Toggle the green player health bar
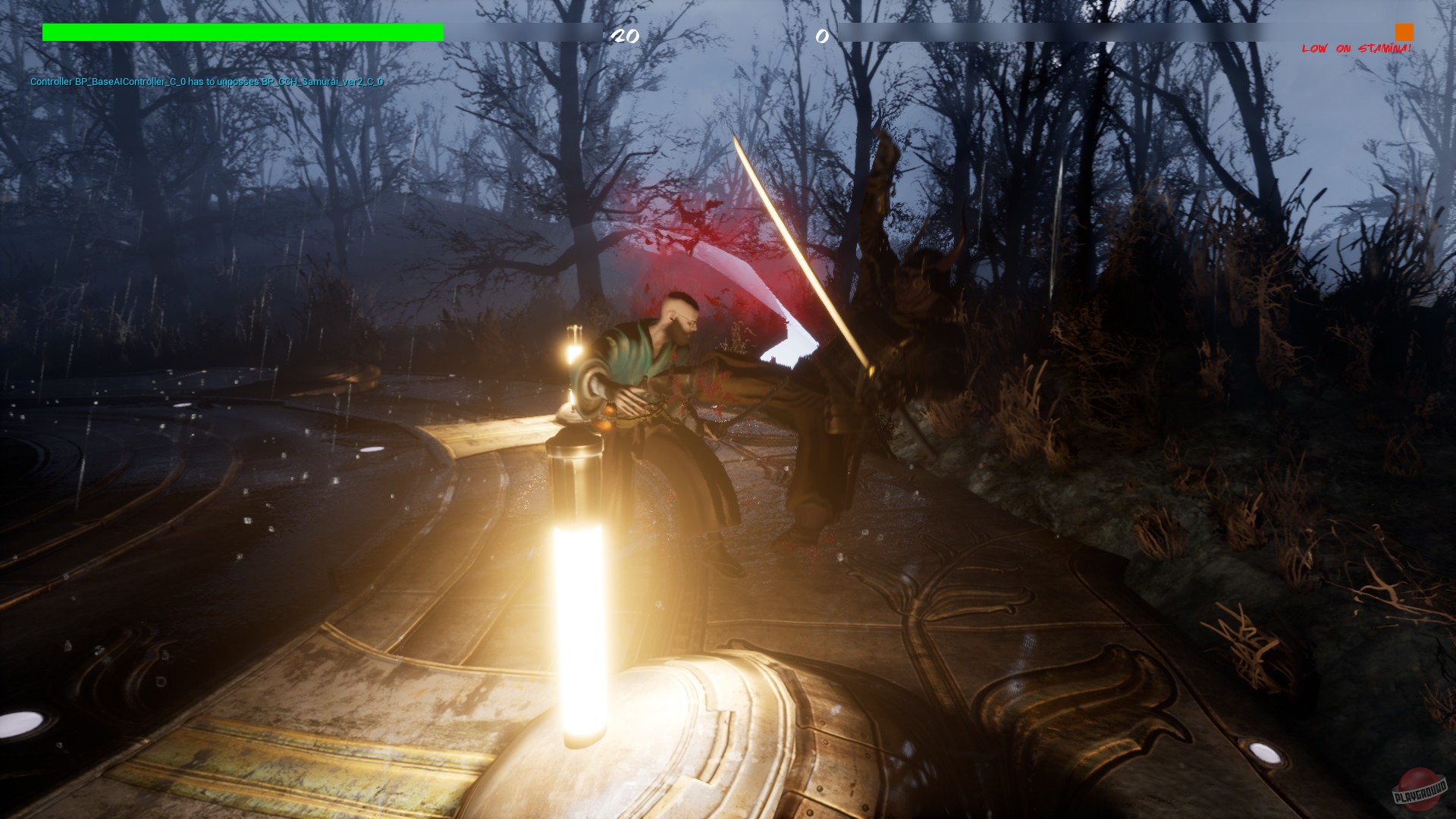The height and width of the screenshot is (819, 1456). point(243,32)
